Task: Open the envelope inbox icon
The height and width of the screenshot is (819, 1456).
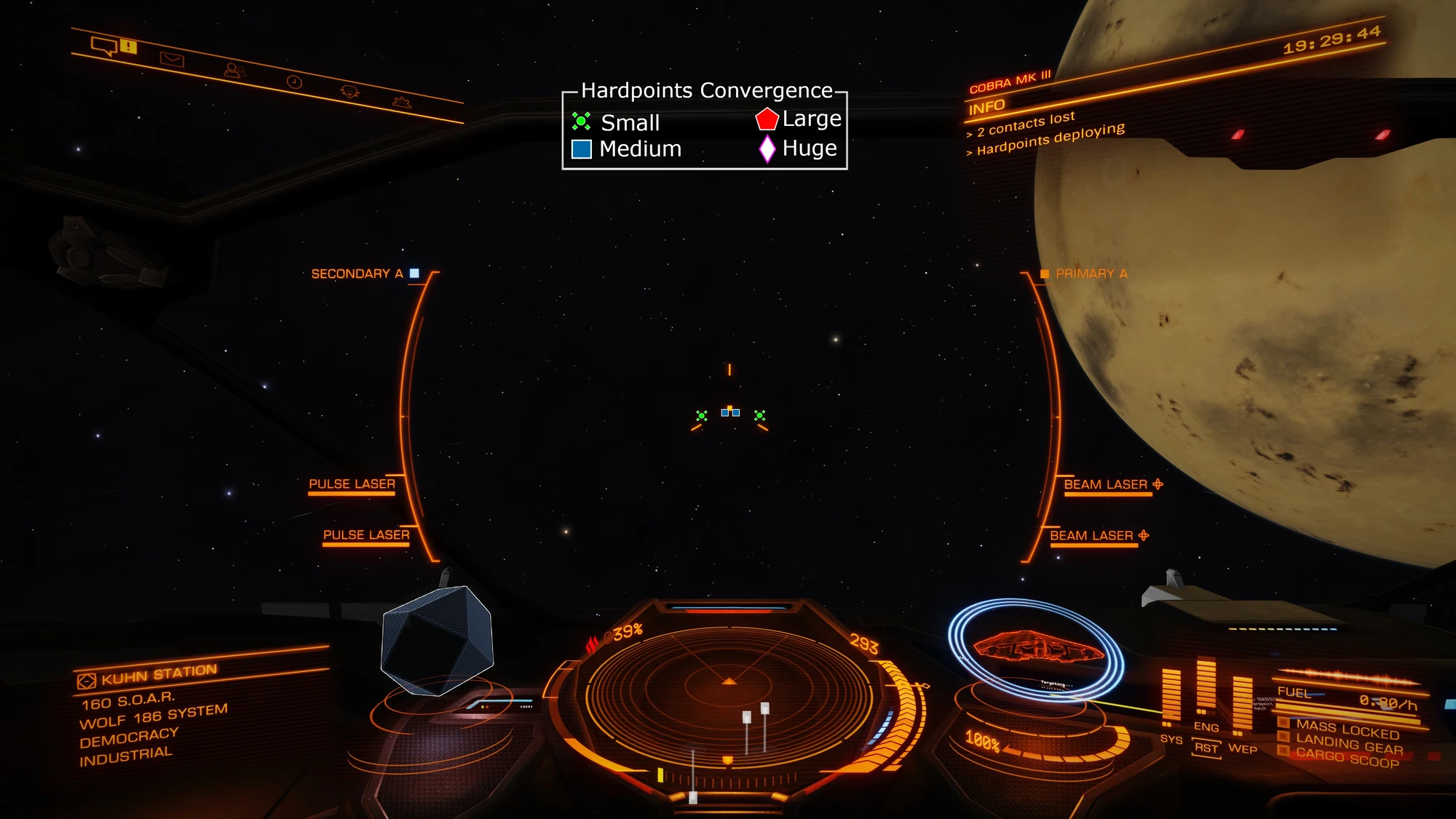Action: point(172,60)
